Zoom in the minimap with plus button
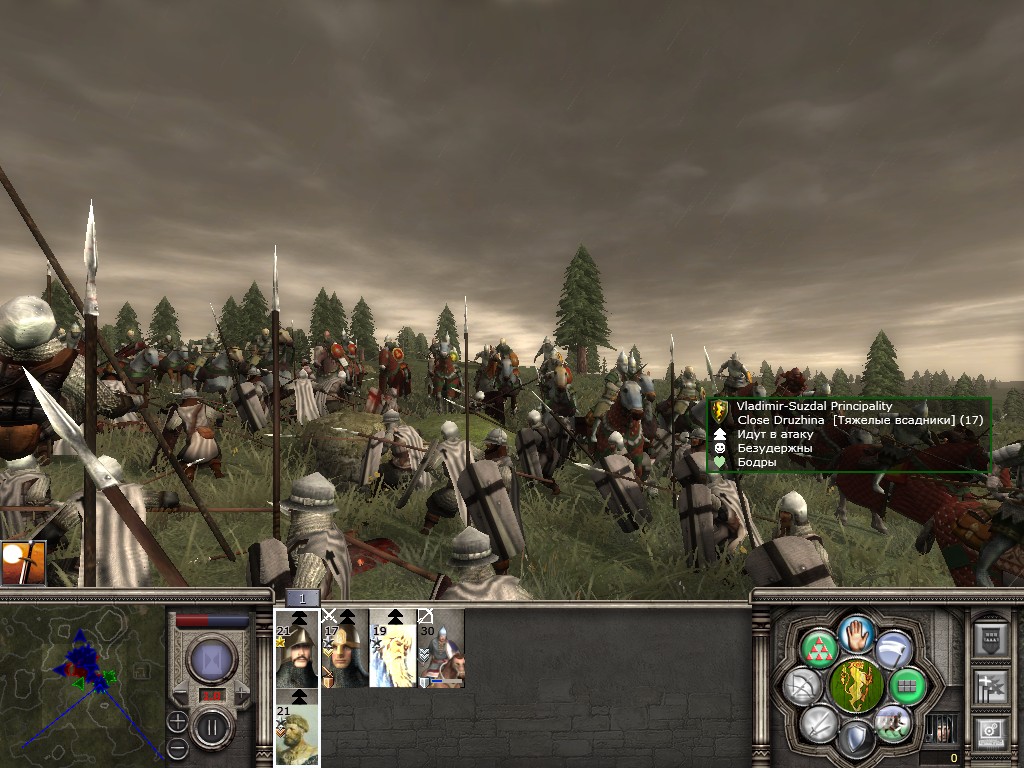Viewport: 1024px width, 768px height. [x=177, y=720]
